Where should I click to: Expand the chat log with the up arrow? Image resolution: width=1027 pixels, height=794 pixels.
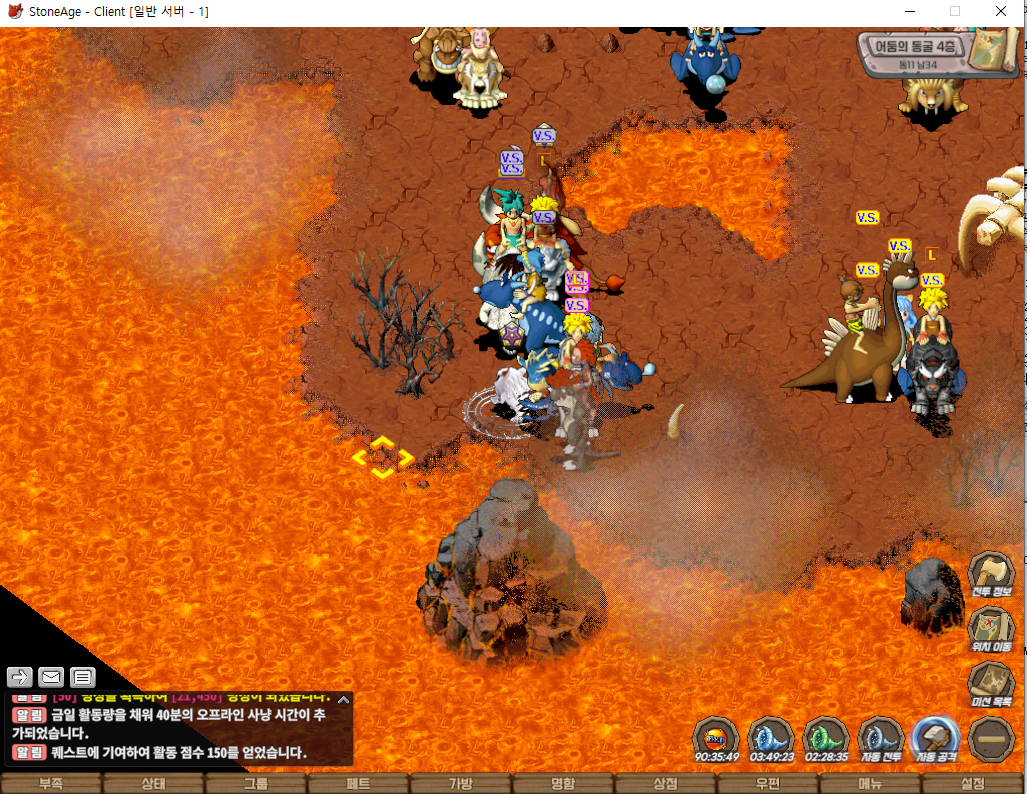343,700
